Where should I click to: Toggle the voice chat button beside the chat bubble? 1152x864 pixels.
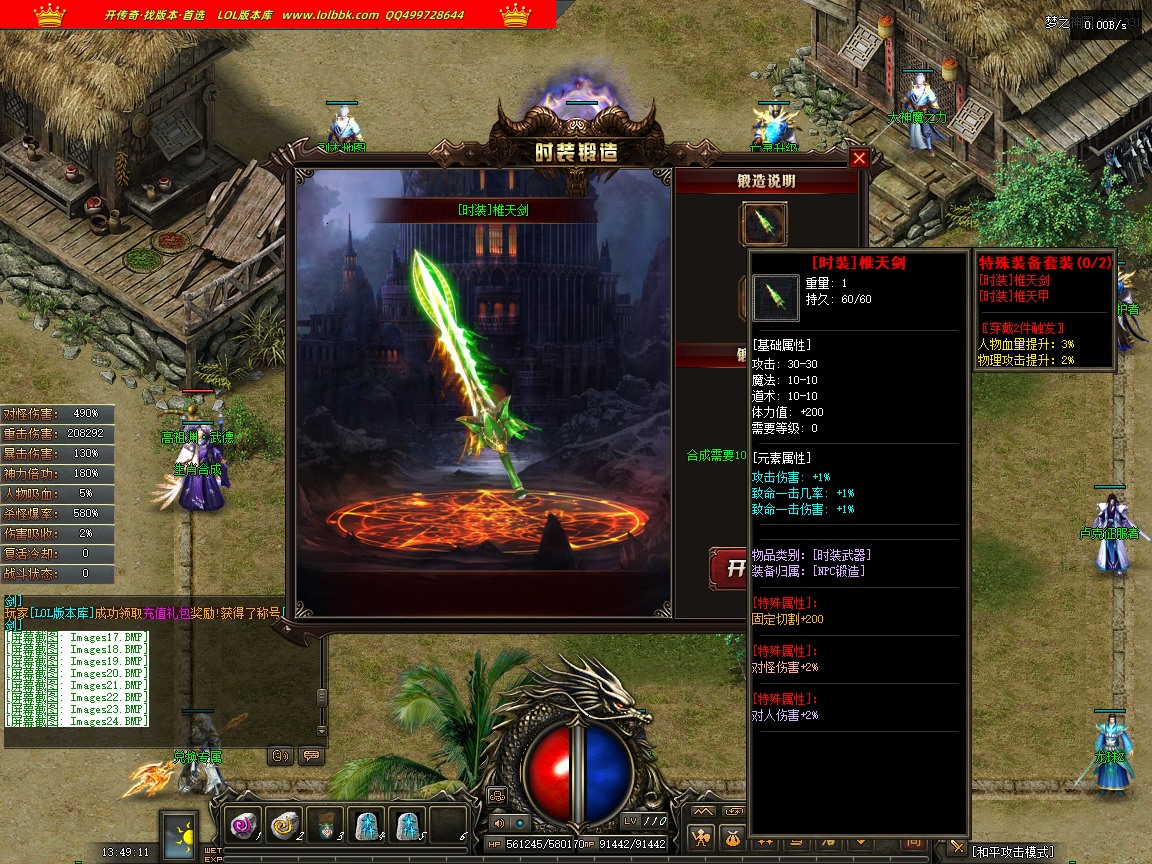(281, 756)
